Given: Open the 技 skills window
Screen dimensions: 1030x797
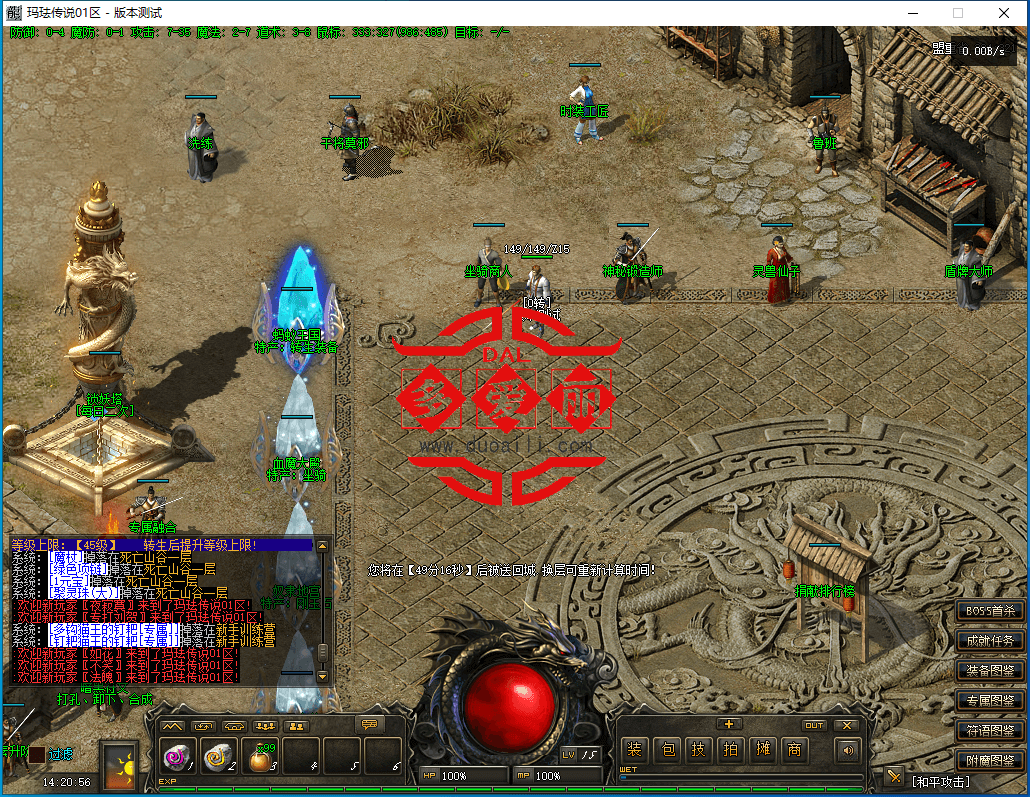Looking at the screenshot, I should pyautogui.click(x=701, y=750).
